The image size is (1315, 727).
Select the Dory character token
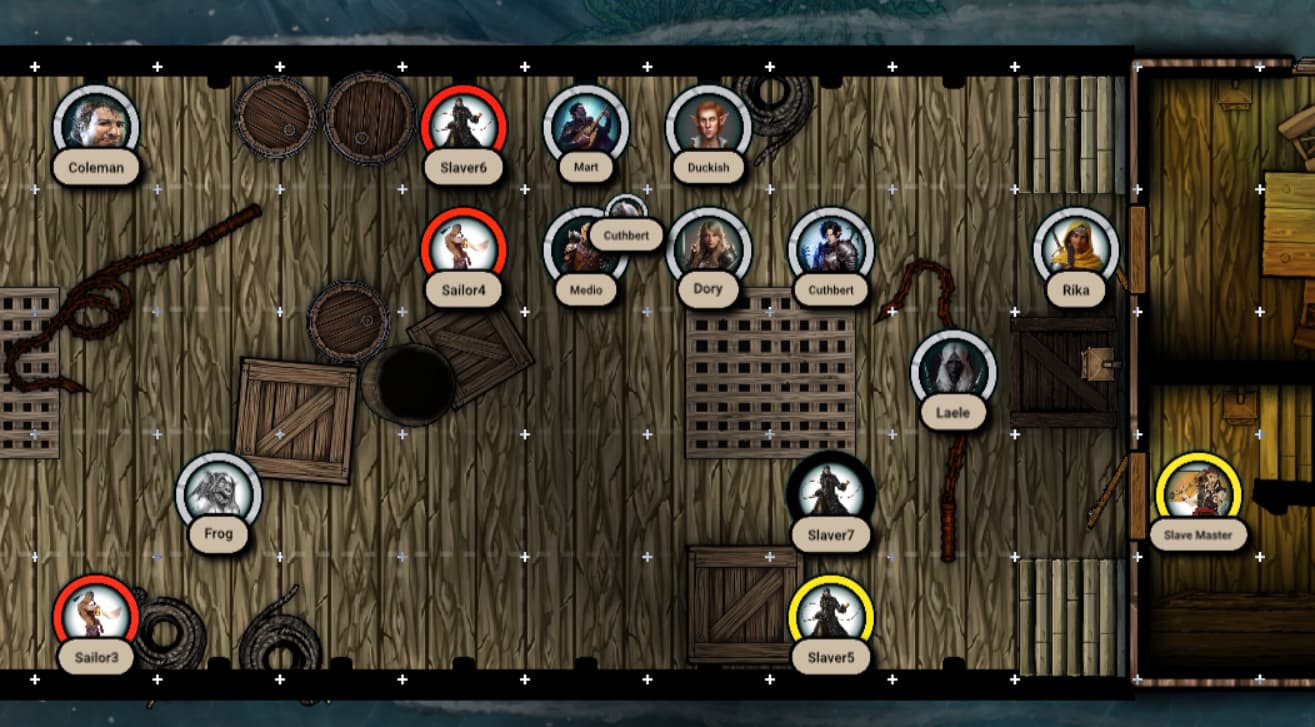point(708,250)
